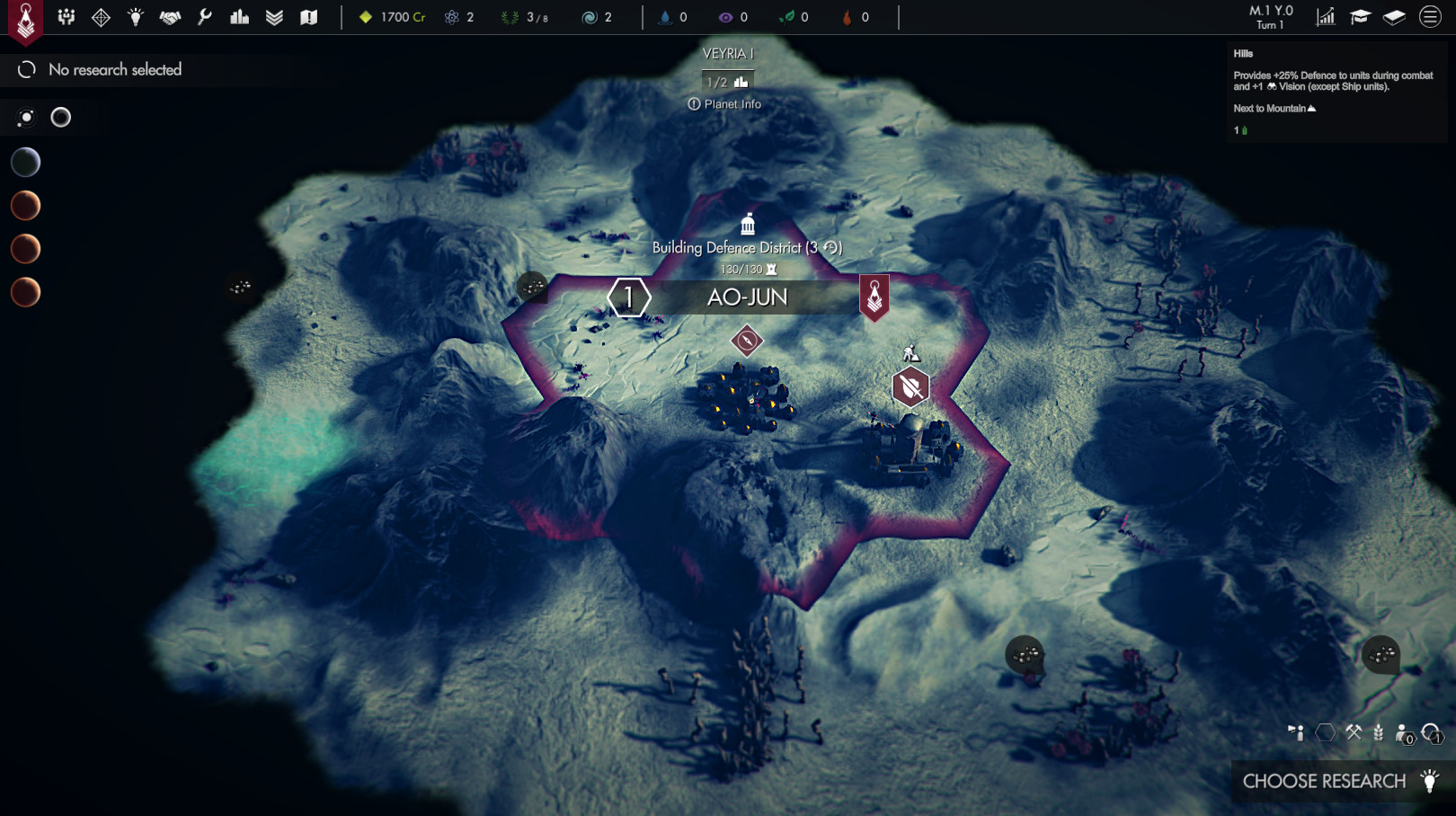The image size is (1456, 816).
Task: Click the Ao-Jun faction flag beside city name
Action: click(873, 297)
